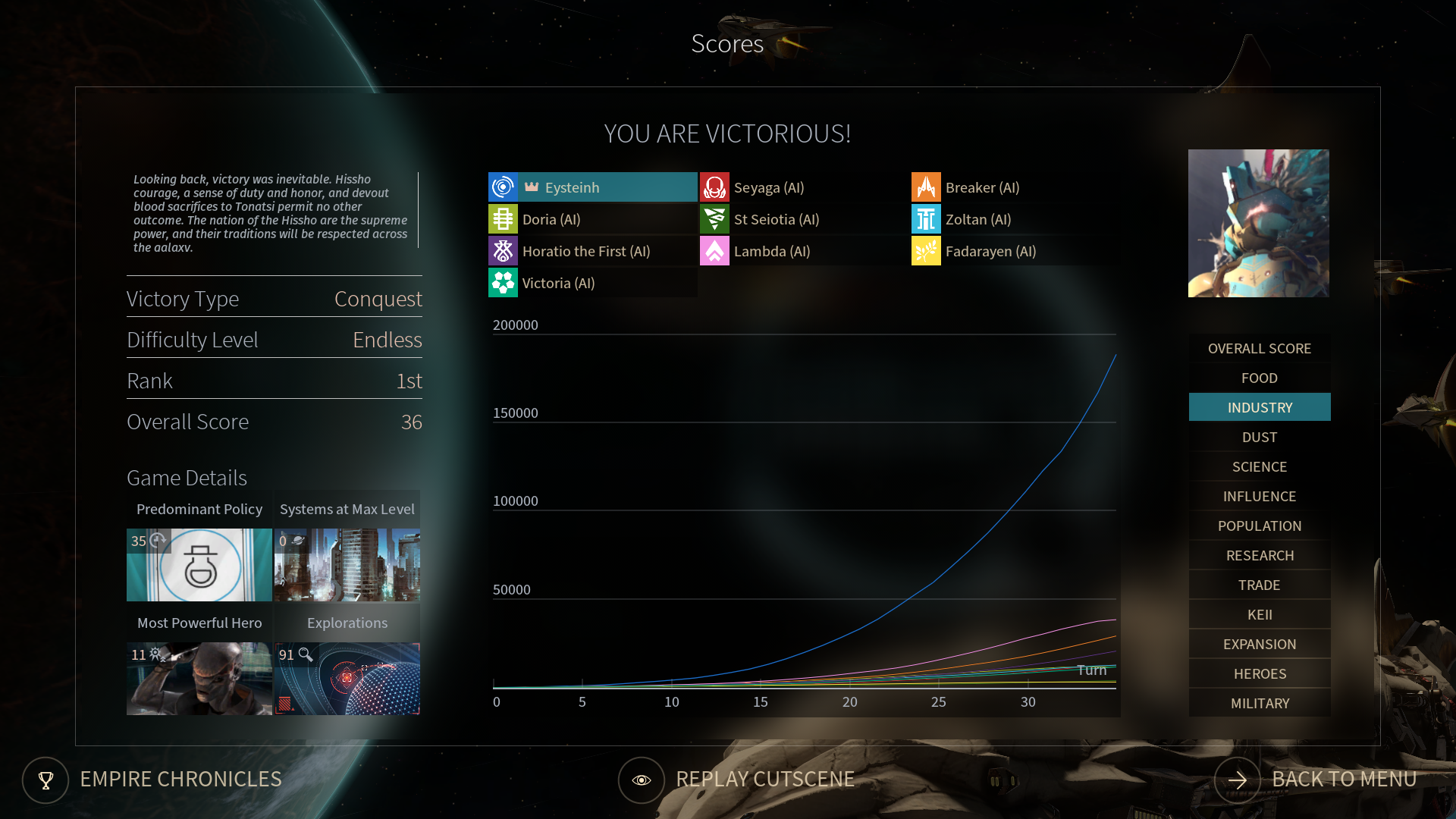This screenshot has width=1456, height=819.
Task: Switch to the Trade graph
Action: tap(1259, 585)
